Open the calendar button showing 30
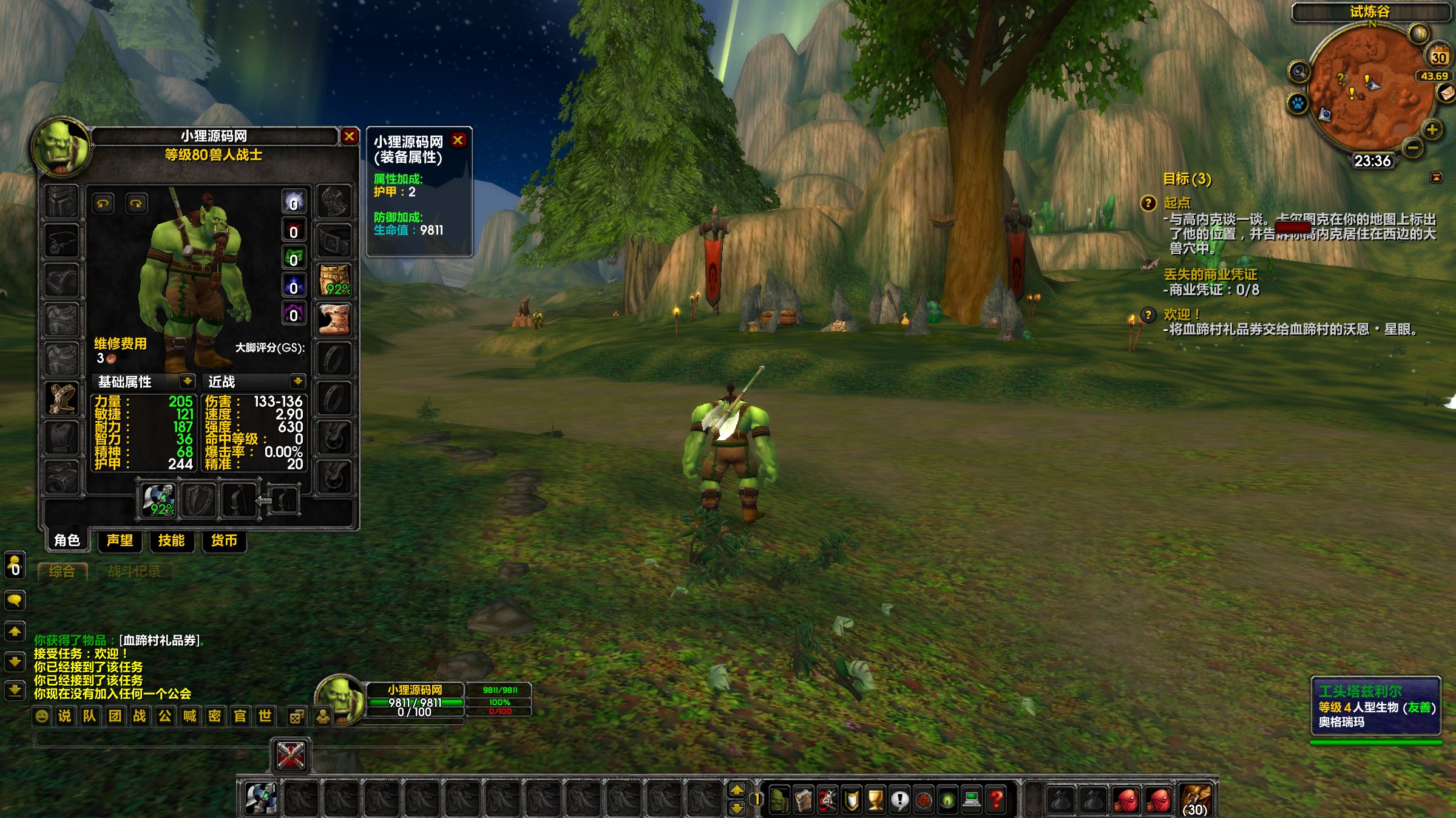Viewport: 1456px width, 818px height. 1438,57
